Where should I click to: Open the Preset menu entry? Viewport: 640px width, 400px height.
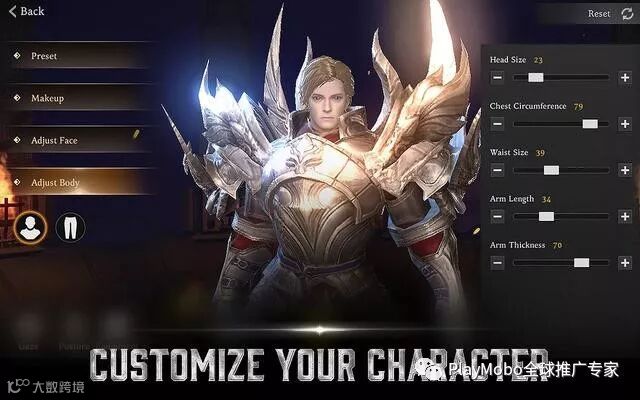point(44,56)
